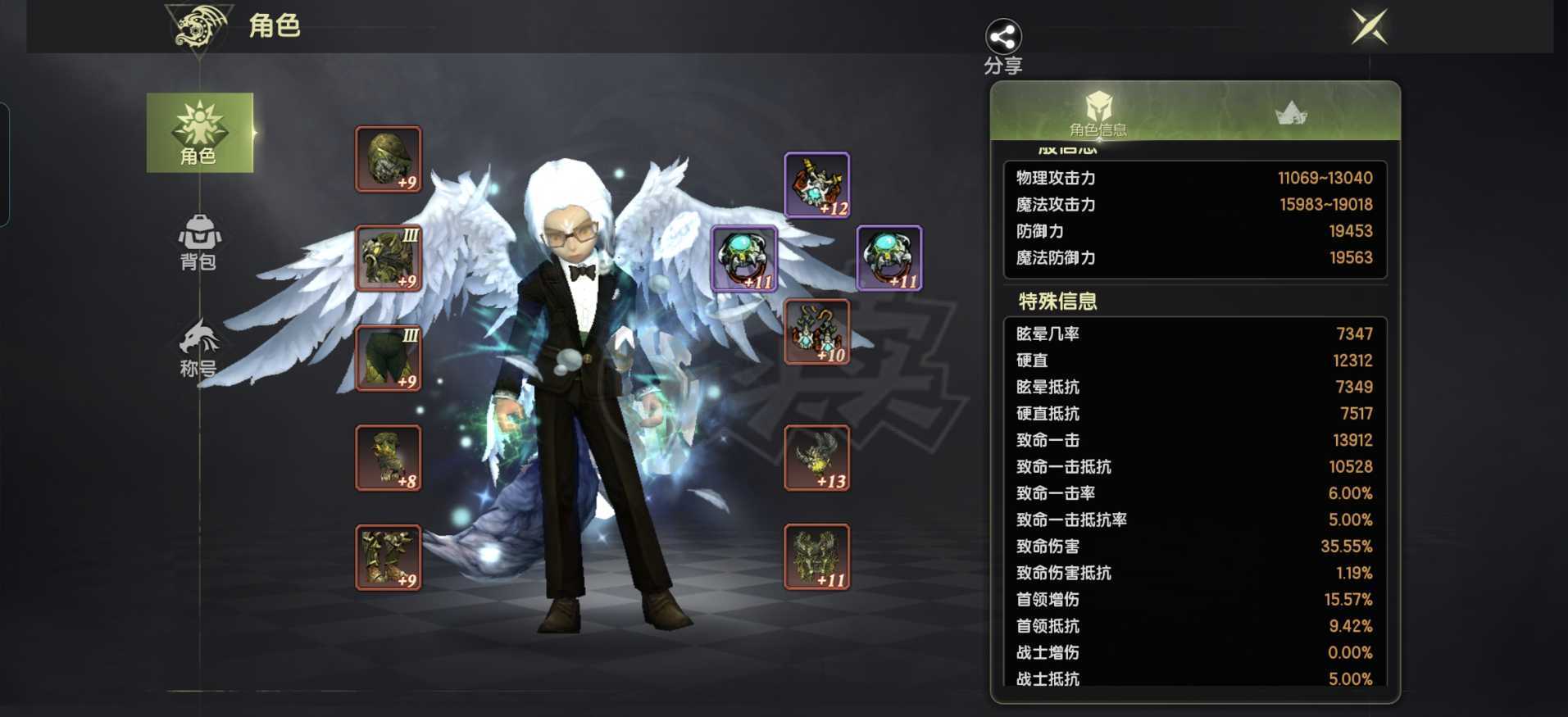Open the 背包 backpack menu

(198, 243)
